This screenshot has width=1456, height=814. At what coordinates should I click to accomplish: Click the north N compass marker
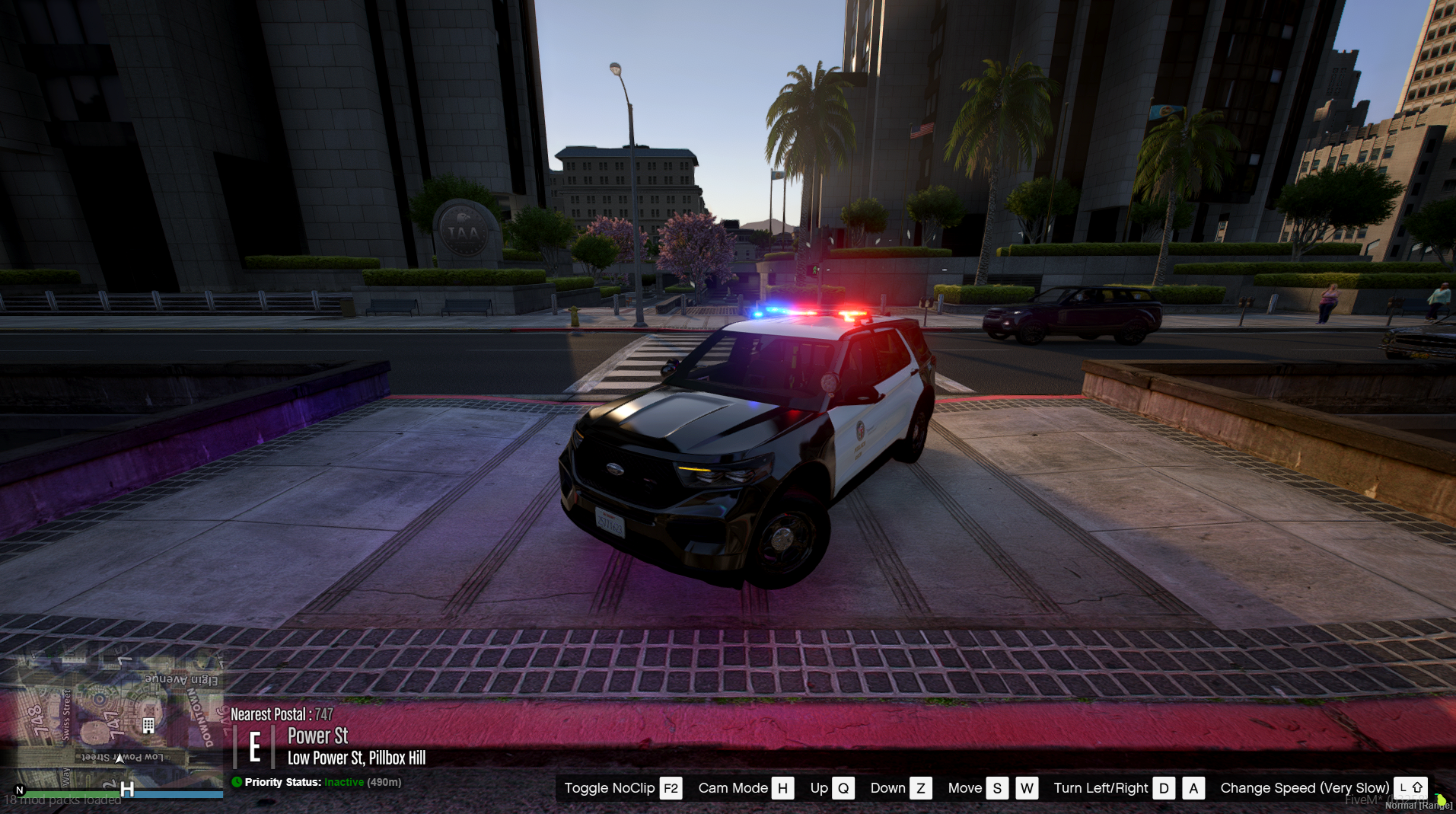pos(20,790)
